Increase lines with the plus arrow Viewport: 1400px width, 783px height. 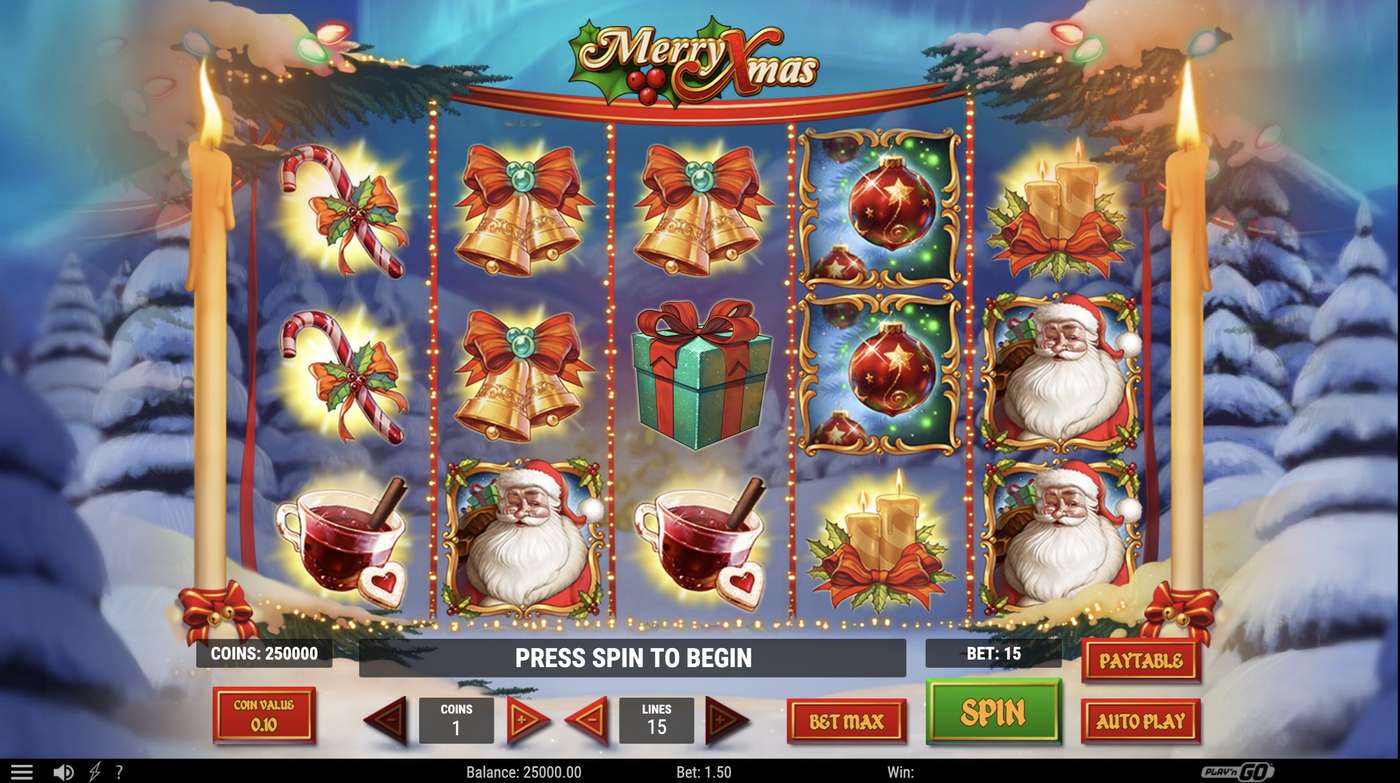coord(727,720)
